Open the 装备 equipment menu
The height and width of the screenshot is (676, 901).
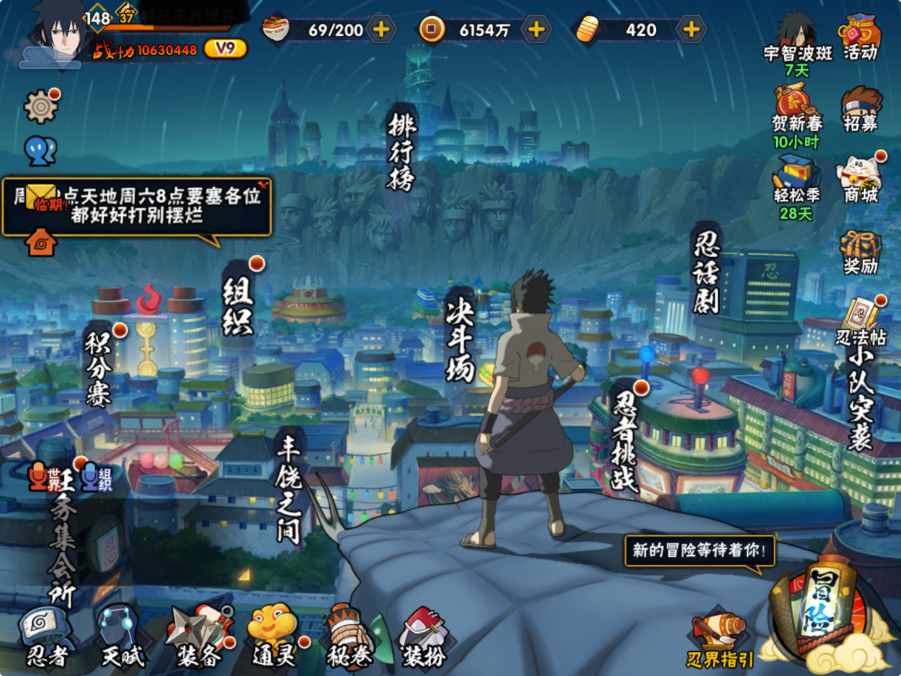[x=196, y=636]
